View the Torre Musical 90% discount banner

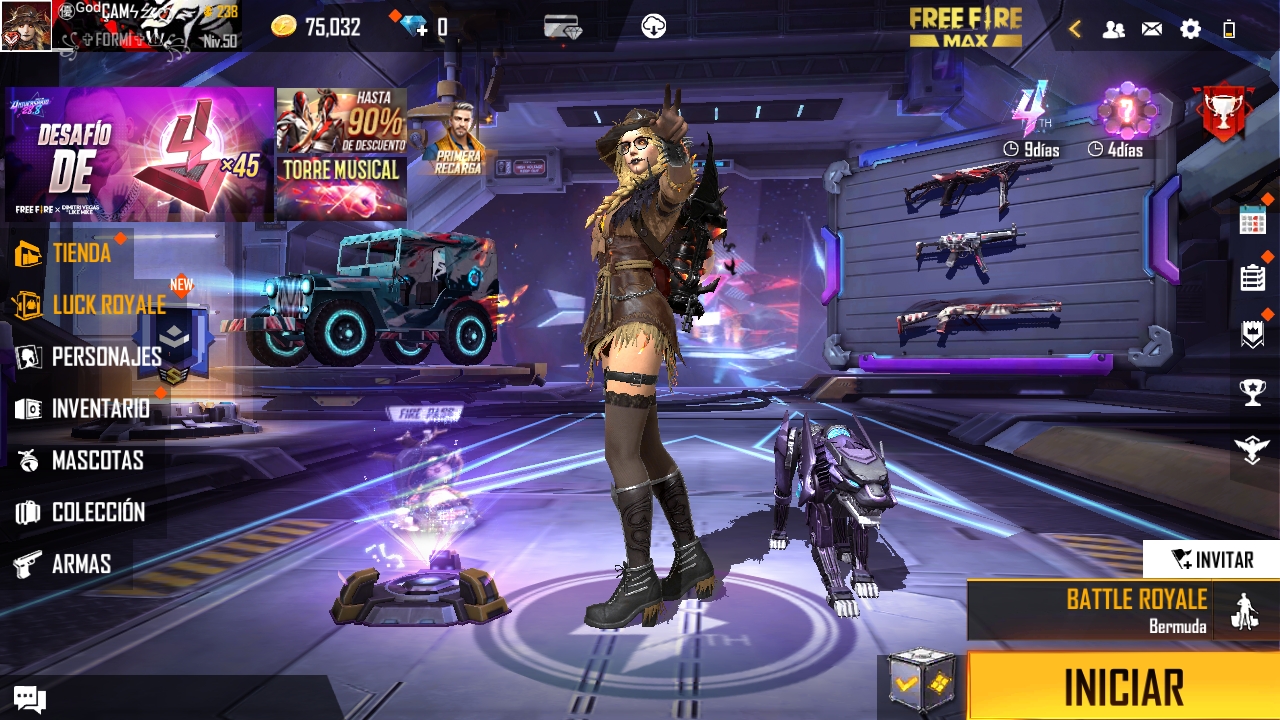[341, 154]
